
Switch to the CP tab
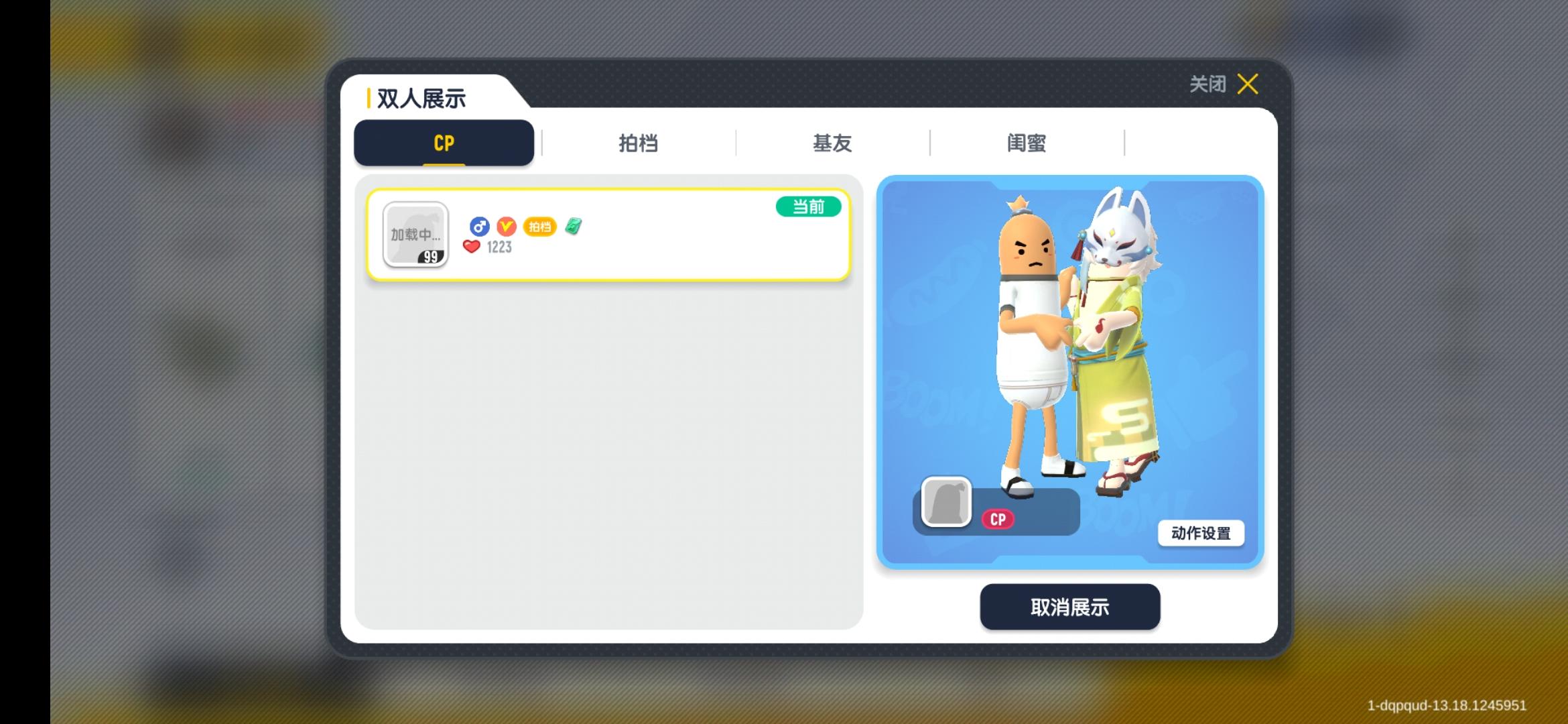coord(443,143)
